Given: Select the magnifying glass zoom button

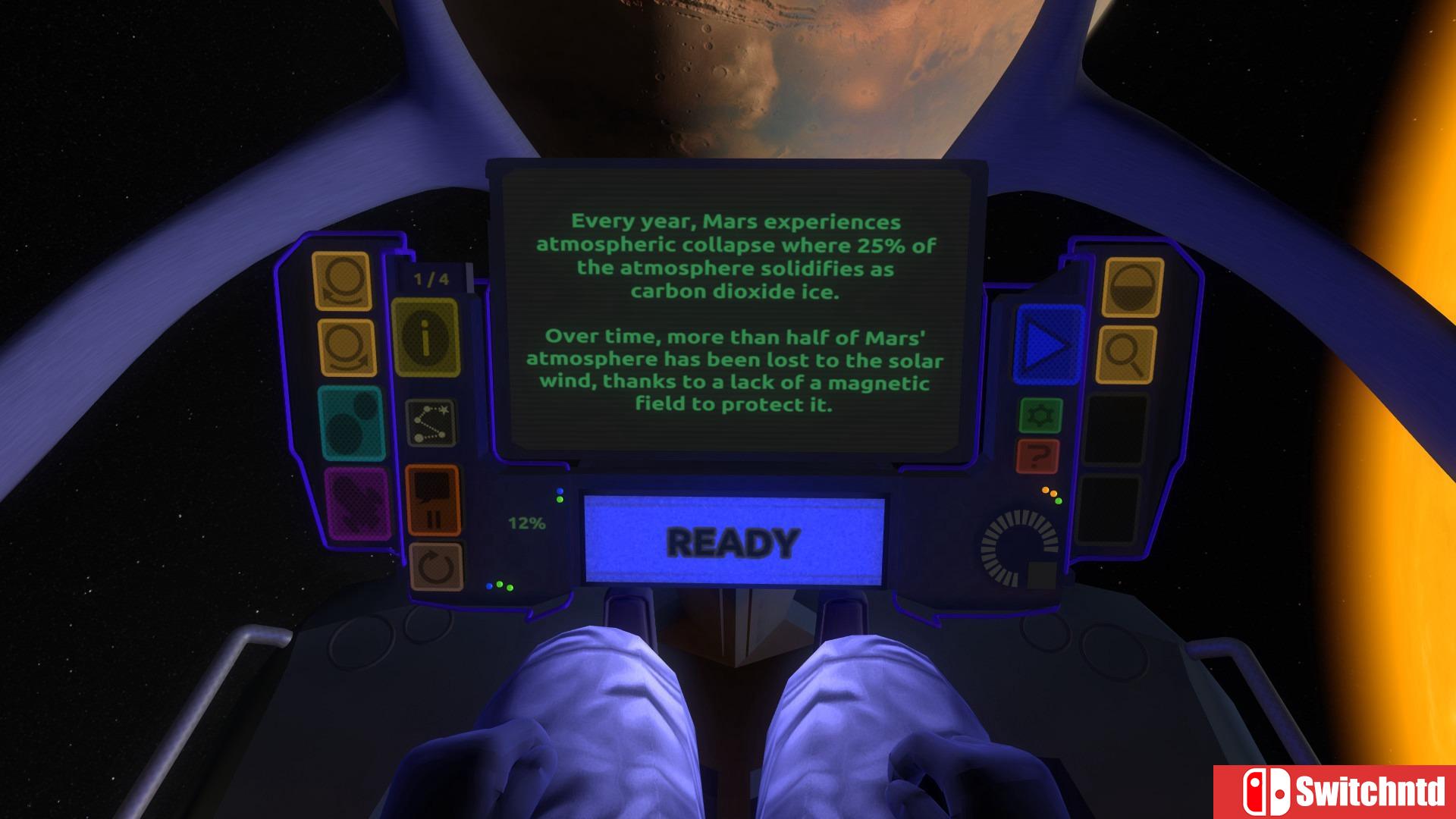Looking at the screenshot, I should [1126, 354].
